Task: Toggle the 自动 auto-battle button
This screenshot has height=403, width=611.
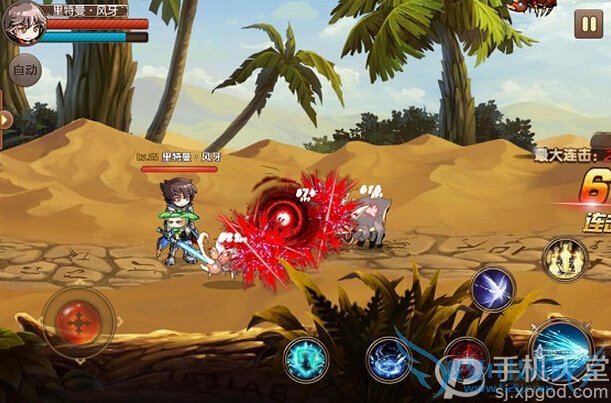Action: (x=23, y=72)
